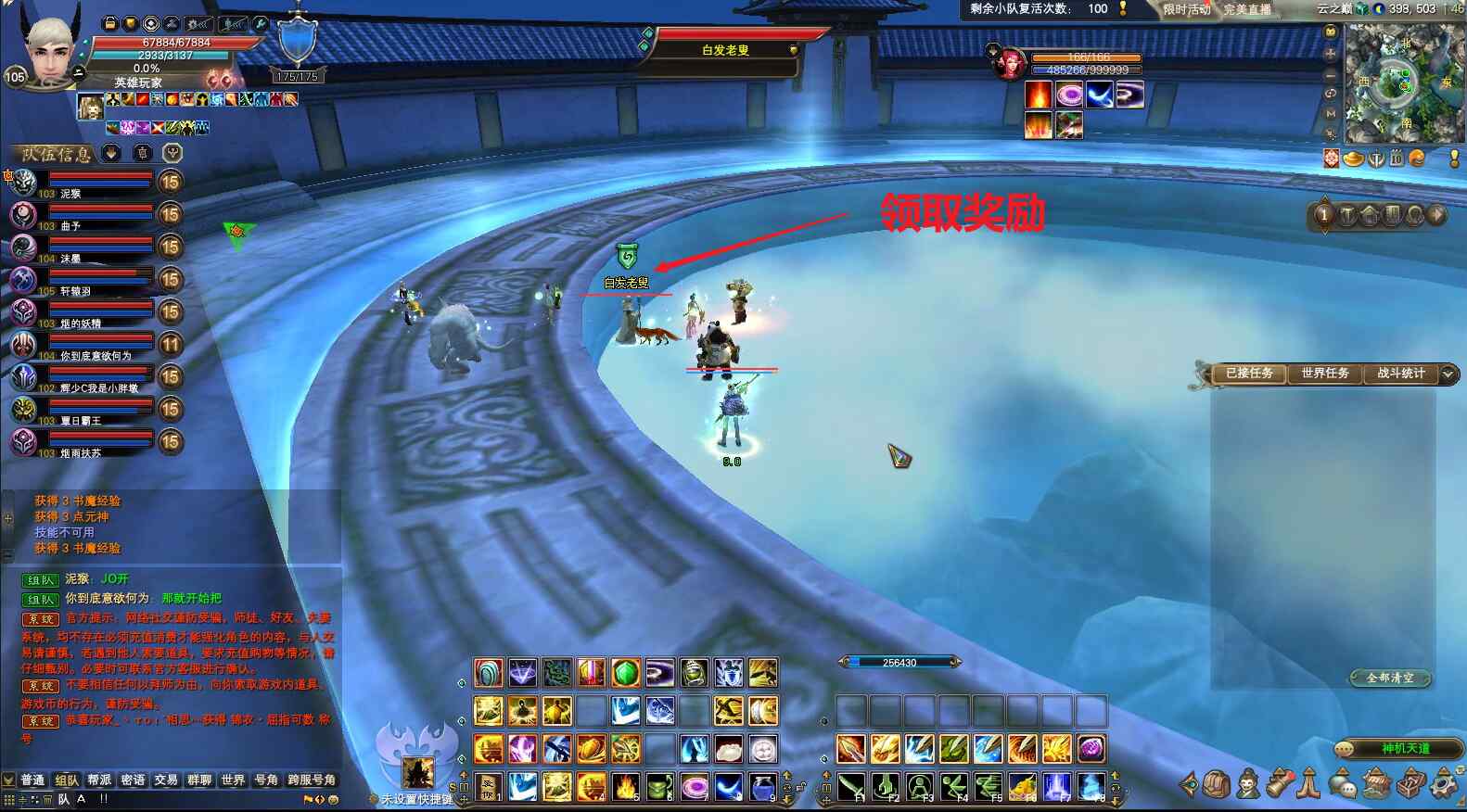Open the 限时活动 limited-time events menu
This screenshot has height=812, width=1467.
[1186, 9]
